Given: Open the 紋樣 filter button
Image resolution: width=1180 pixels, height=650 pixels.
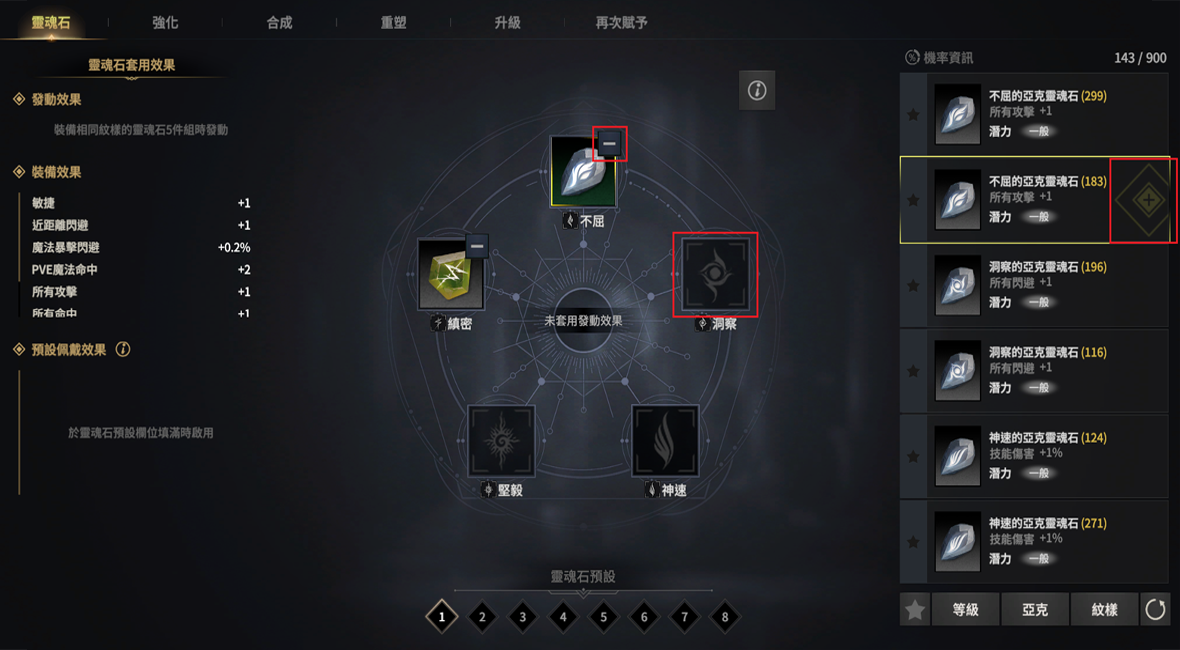Looking at the screenshot, I should [x=1104, y=609].
